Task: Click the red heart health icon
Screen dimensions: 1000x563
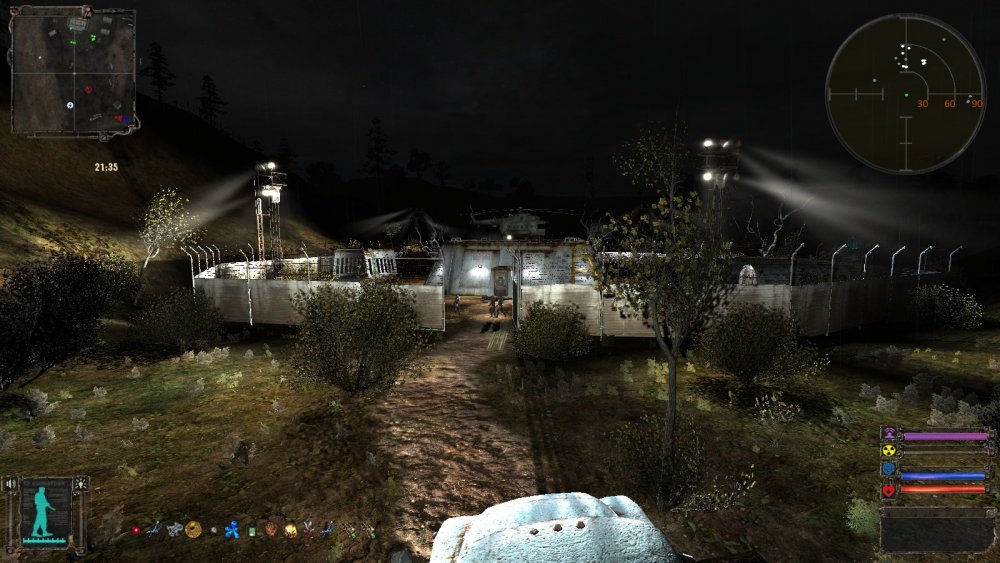Action: pyautogui.click(x=888, y=490)
